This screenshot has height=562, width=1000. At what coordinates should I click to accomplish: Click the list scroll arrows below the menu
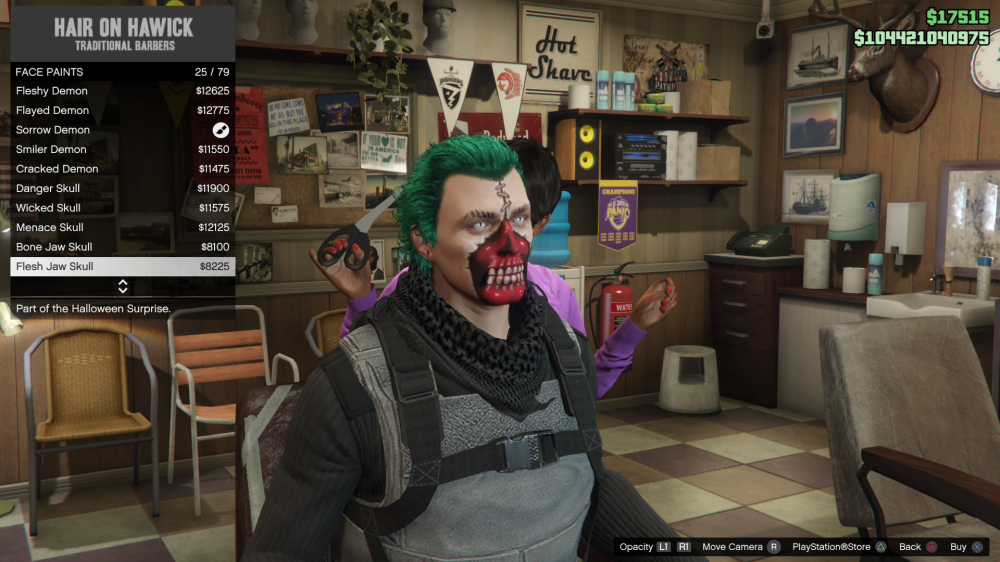point(123,287)
